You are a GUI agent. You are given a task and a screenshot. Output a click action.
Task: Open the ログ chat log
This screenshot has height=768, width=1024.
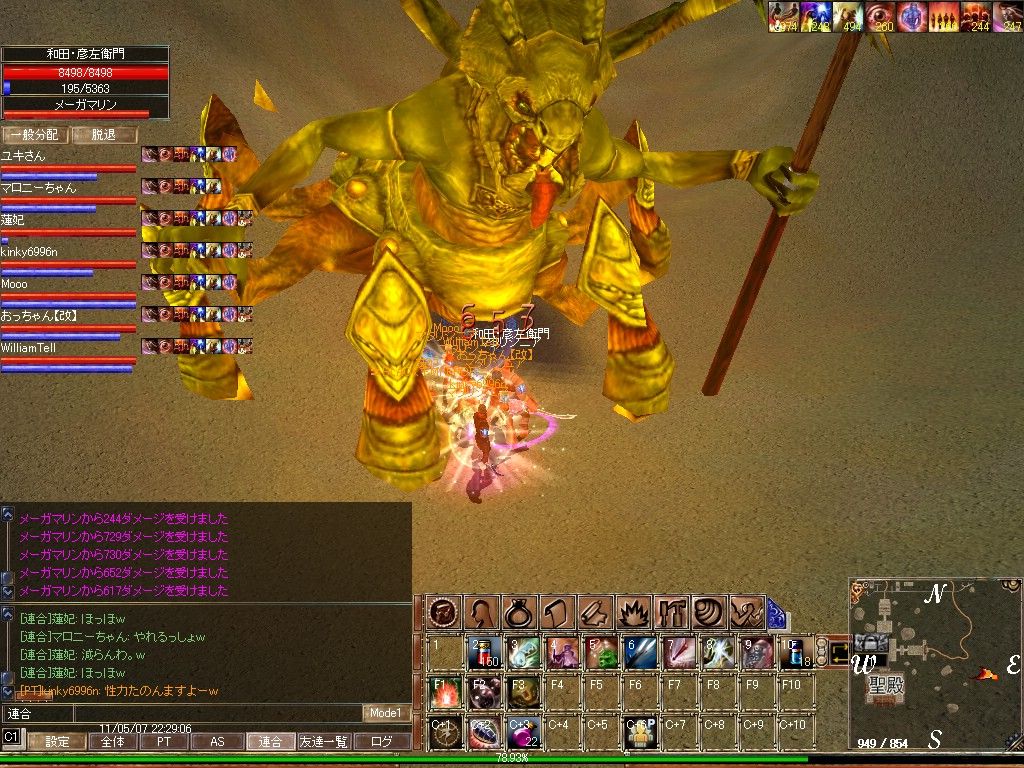pos(382,742)
